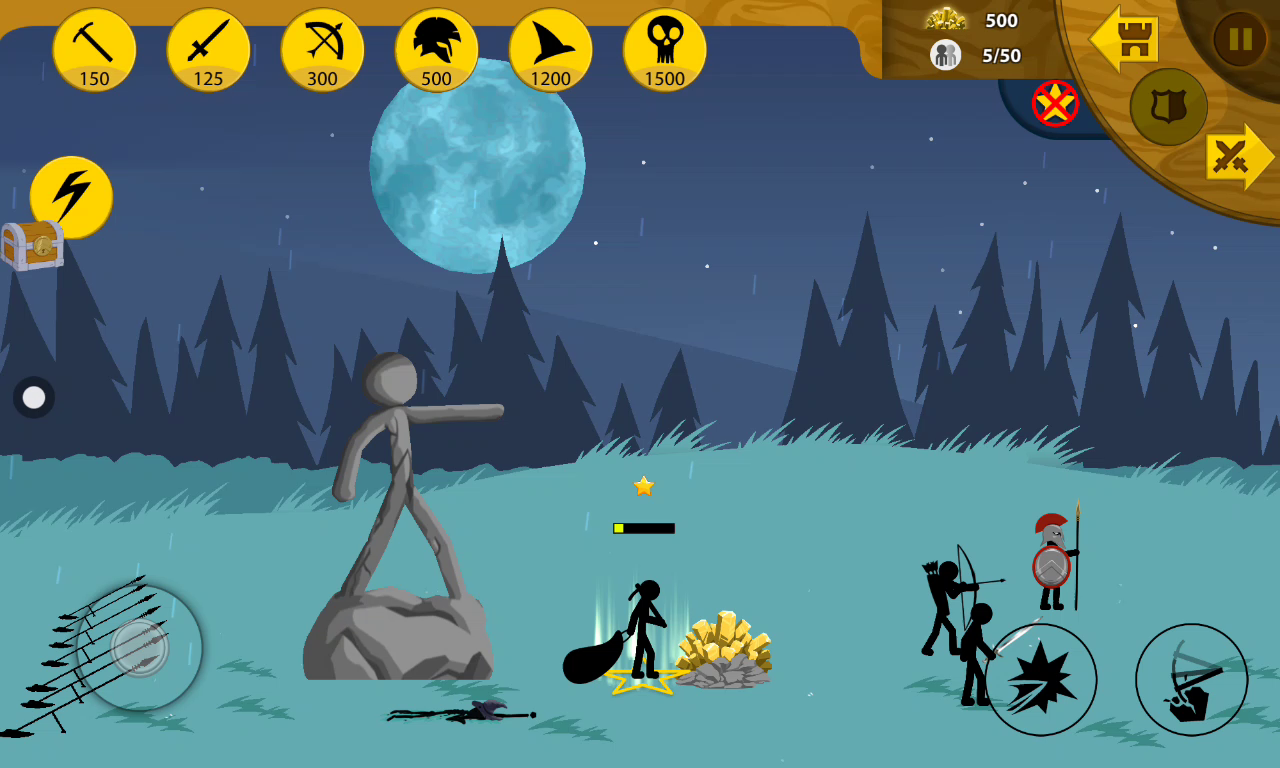Tap the arrow volley movement control

click(139, 648)
